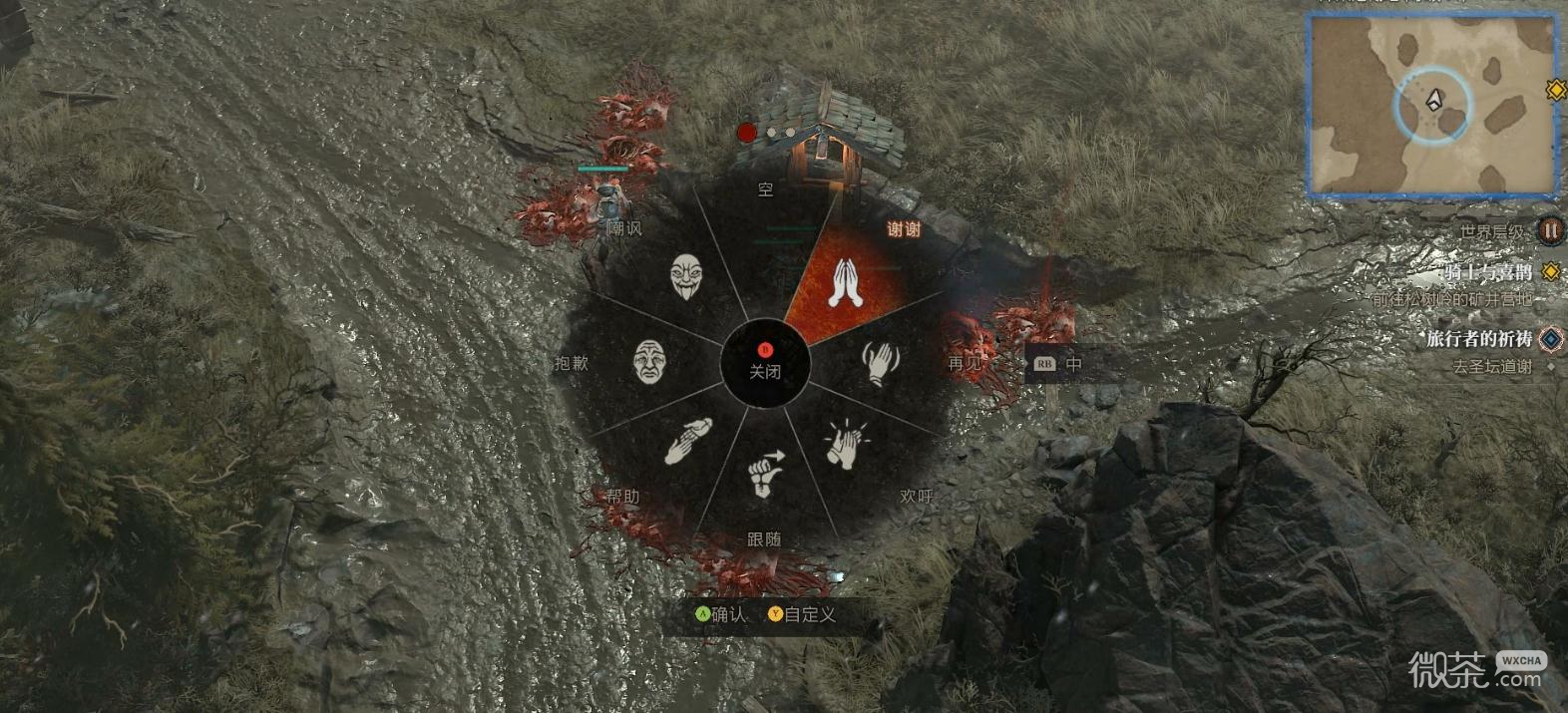Select the 谢谢 praying hands emote
Image resolution: width=1568 pixels, height=713 pixels.
point(846,282)
